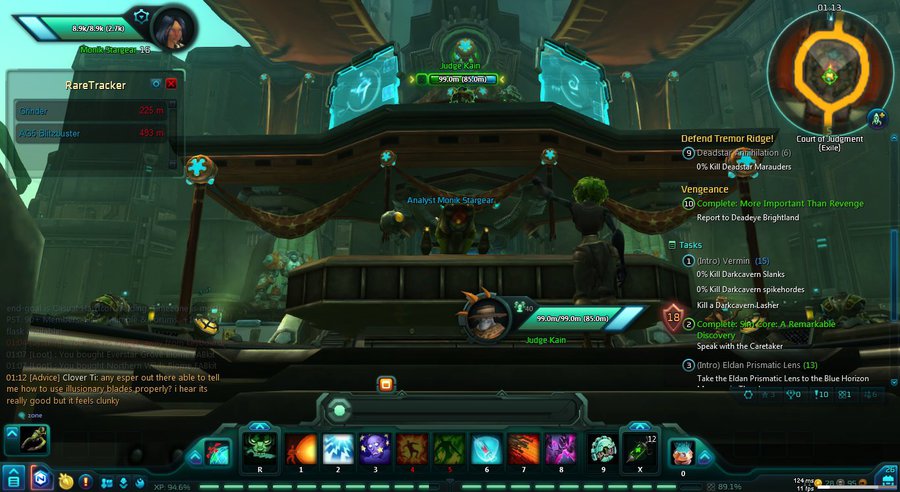Close the RareTracker window
The width and height of the screenshot is (900, 492).
(171, 84)
